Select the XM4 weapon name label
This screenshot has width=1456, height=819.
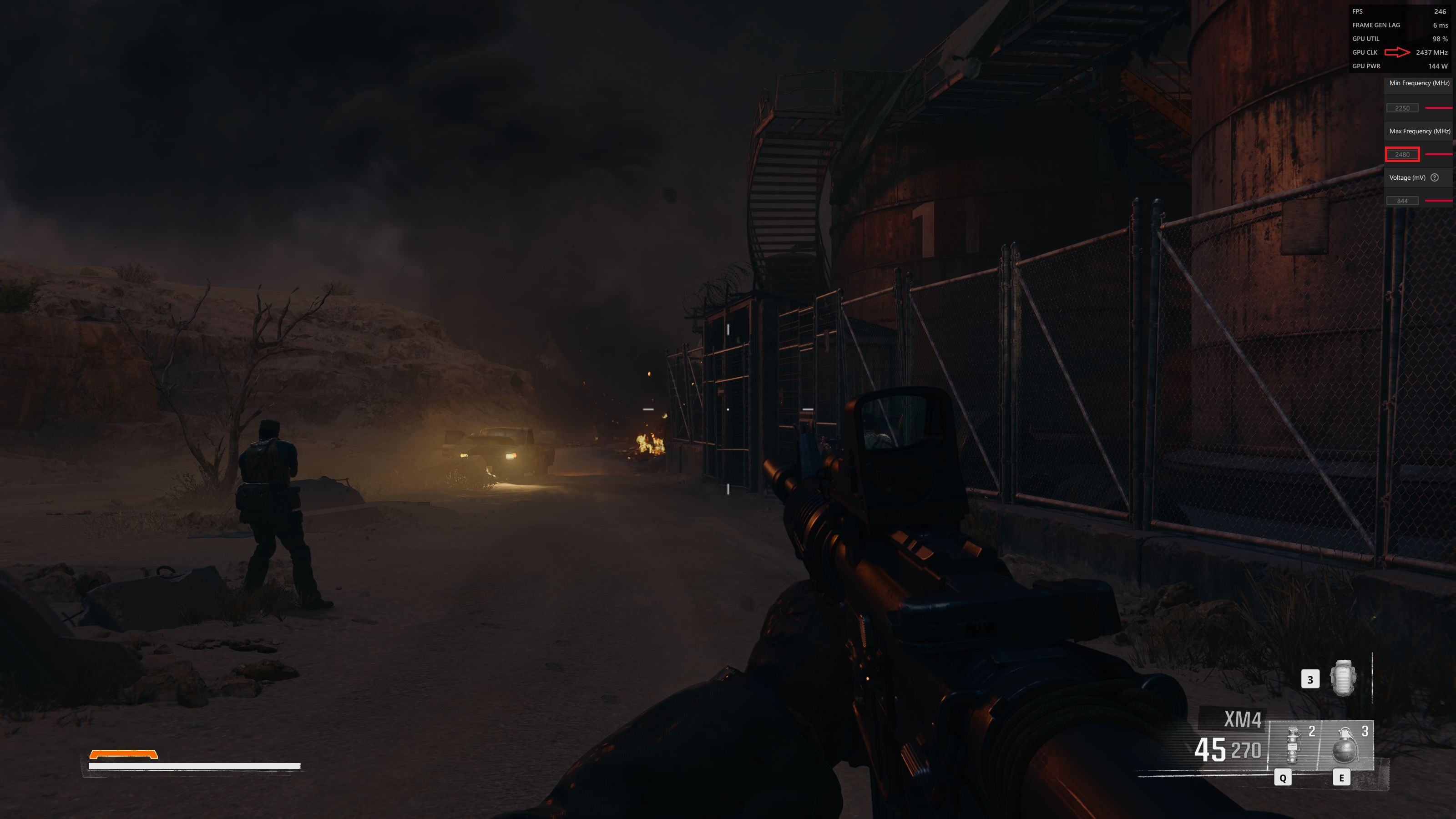click(x=1242, y=719)
